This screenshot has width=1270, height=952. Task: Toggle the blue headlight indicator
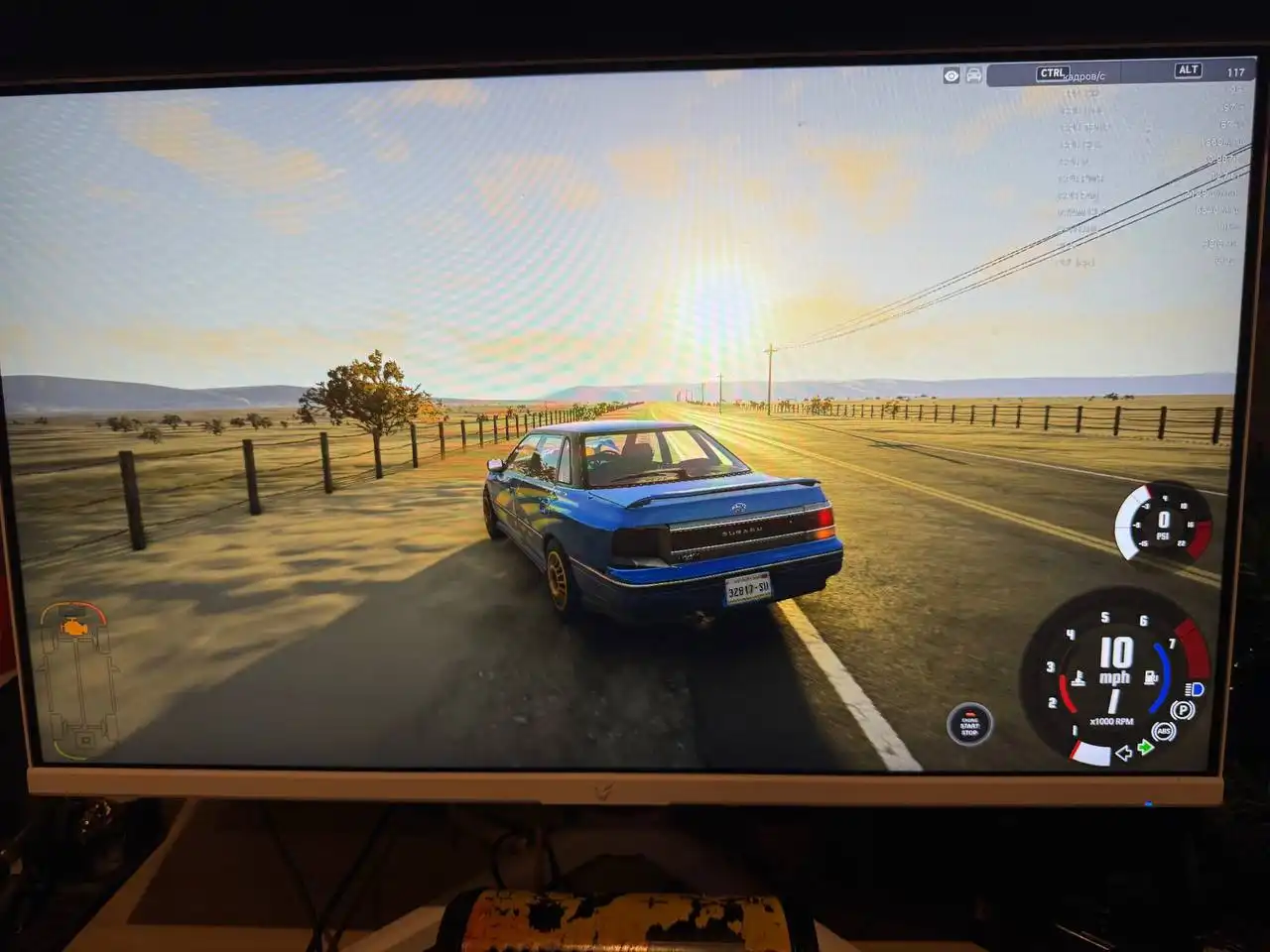(x=1195, y=689)
